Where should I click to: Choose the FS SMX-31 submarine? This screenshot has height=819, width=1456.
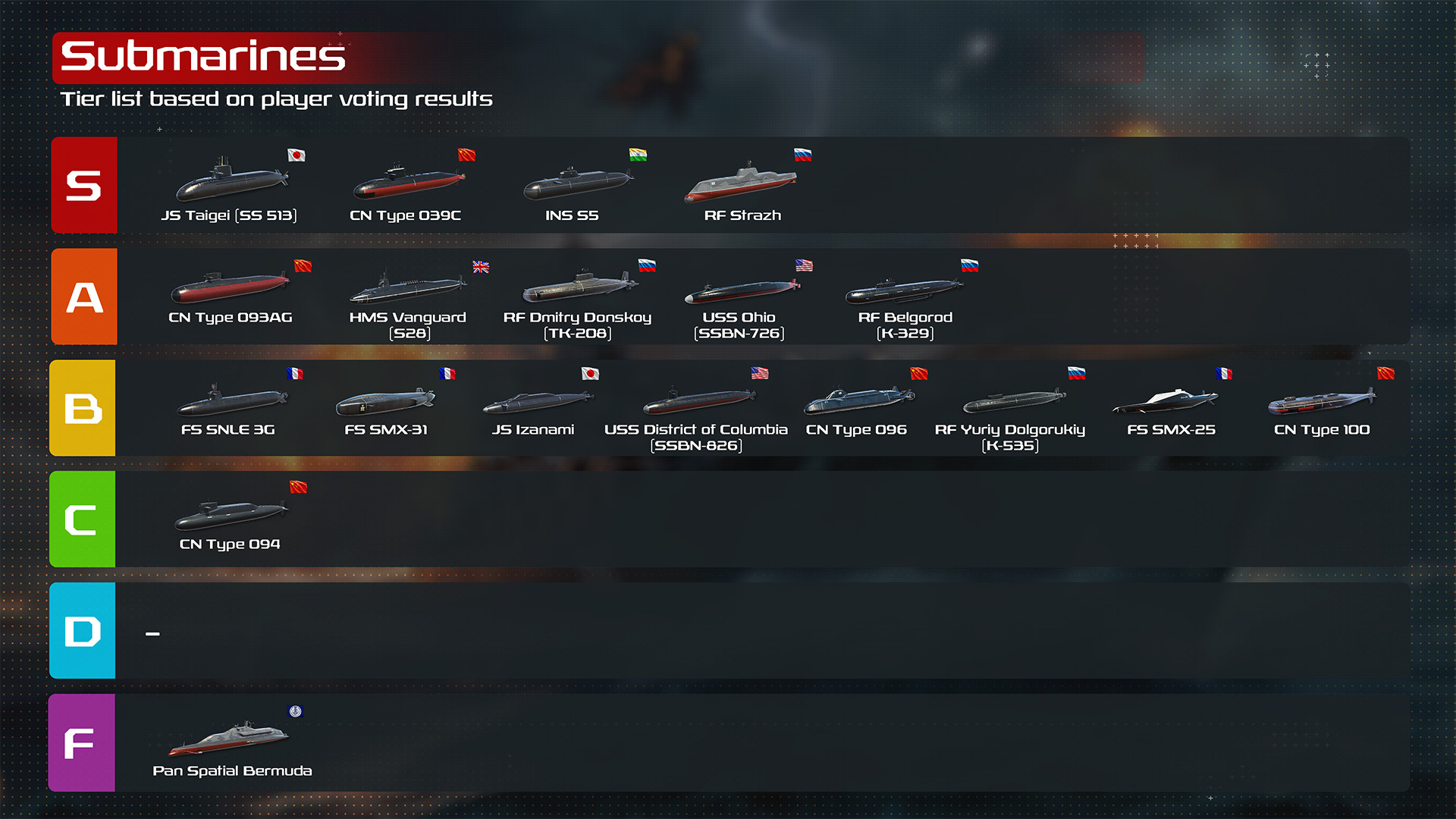[x=385, y=402]
